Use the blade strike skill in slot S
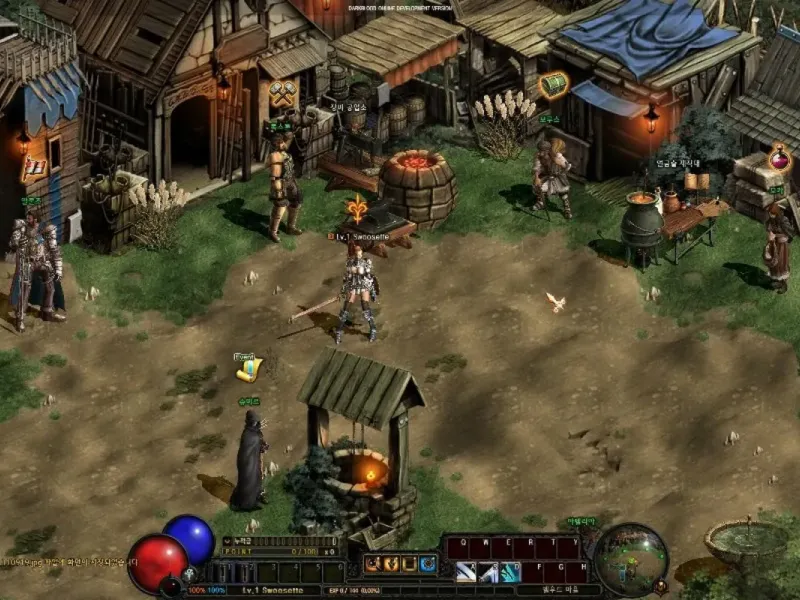This screenshot has height=600, width=800. tap(488, 572)
